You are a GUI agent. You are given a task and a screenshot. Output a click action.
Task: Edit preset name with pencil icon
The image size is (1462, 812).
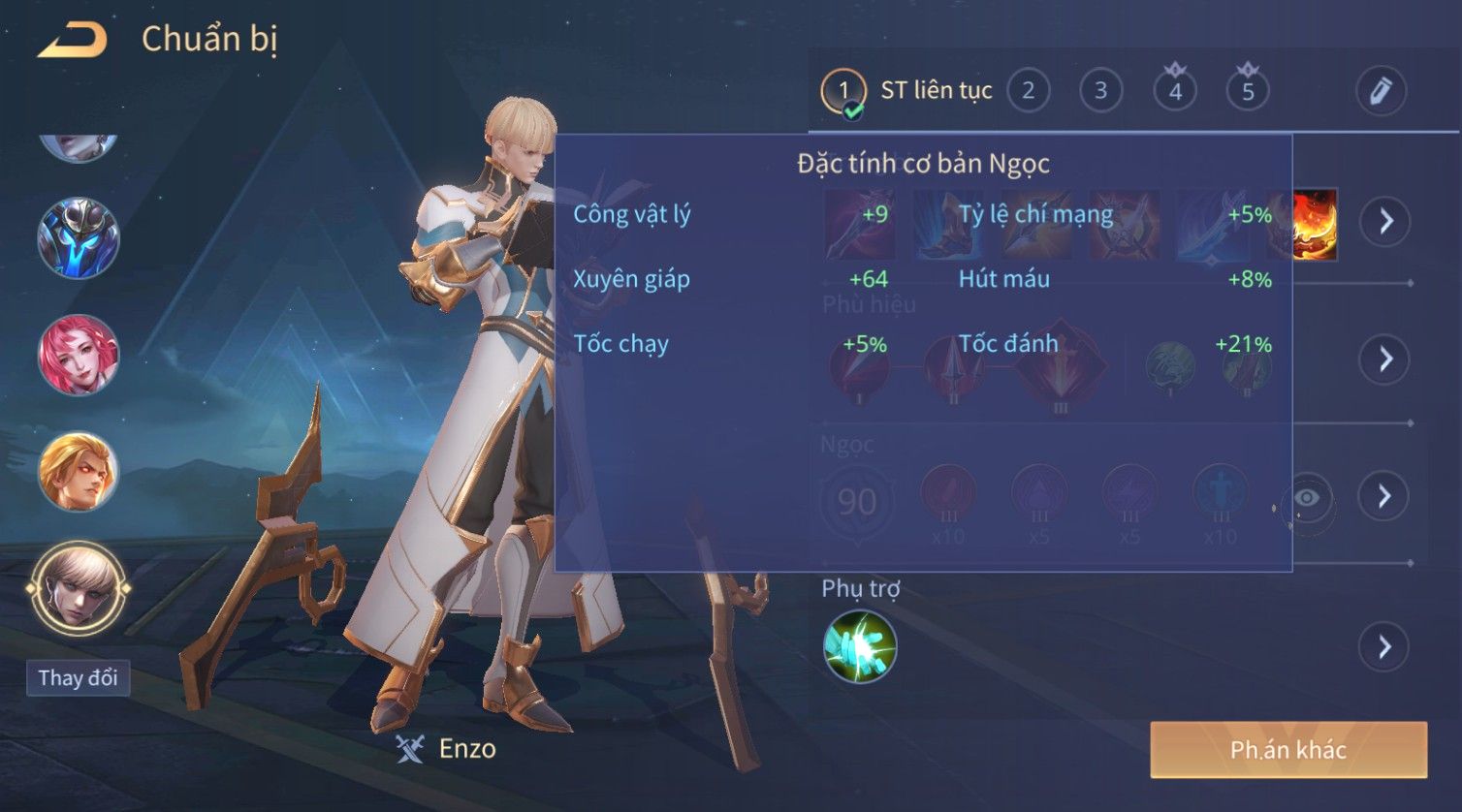coord(1381,91)
